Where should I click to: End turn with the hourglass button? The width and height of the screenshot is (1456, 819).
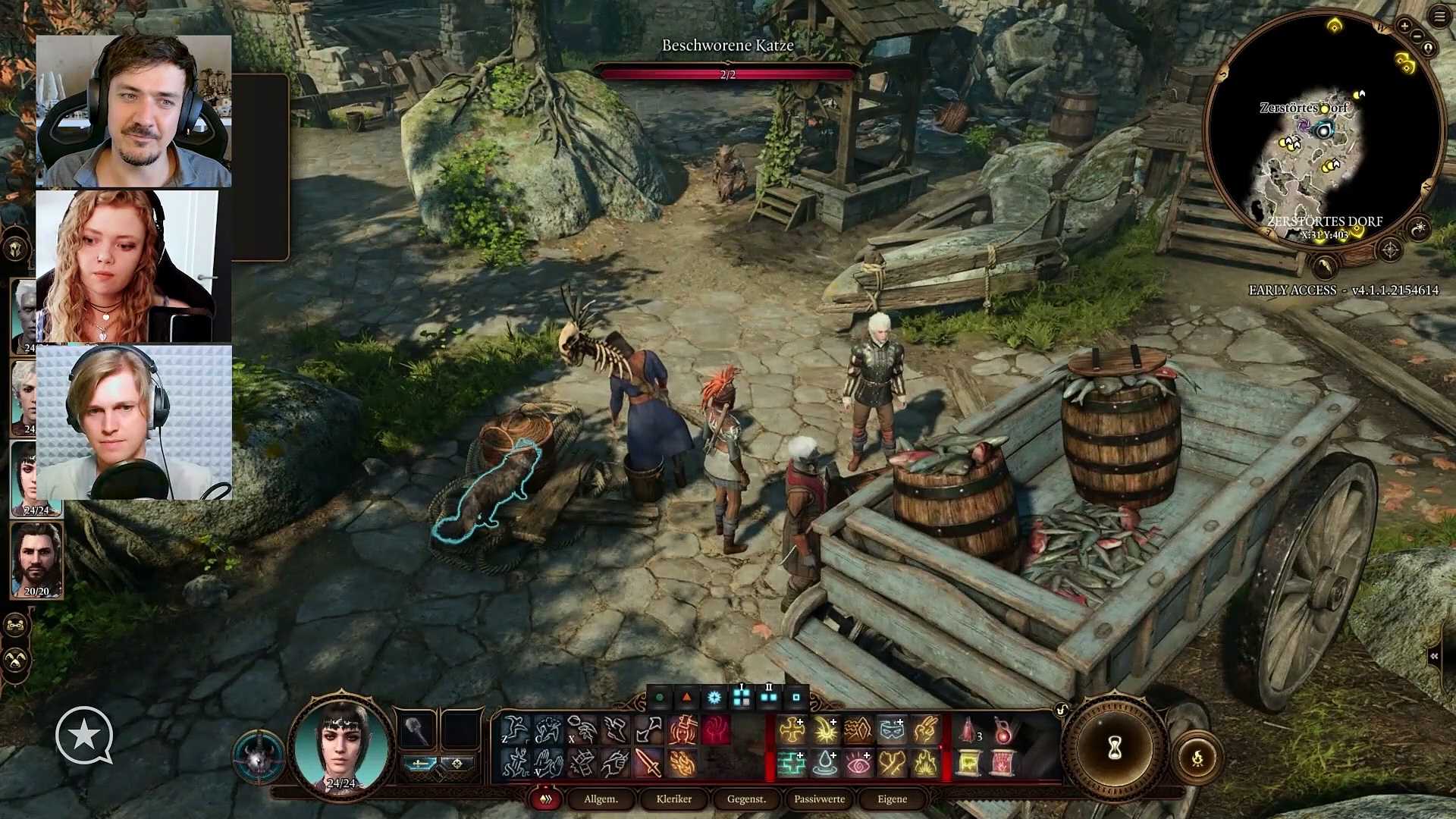click(1114, 749)
